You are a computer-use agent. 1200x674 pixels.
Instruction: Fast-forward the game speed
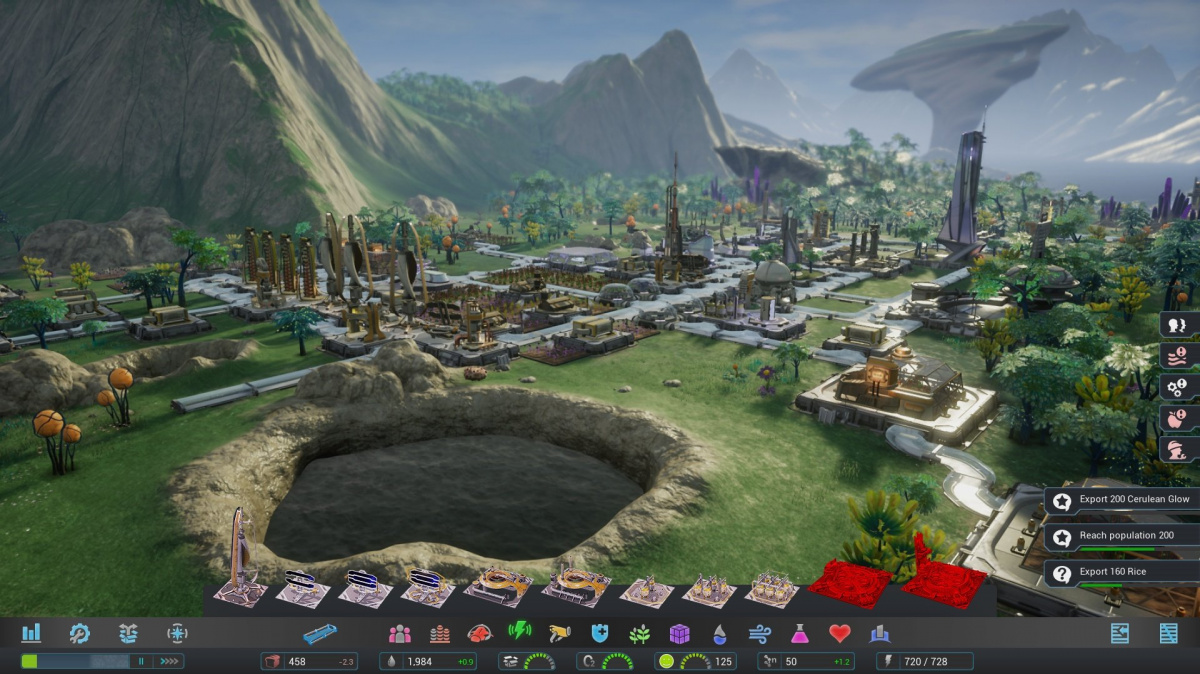169,661
